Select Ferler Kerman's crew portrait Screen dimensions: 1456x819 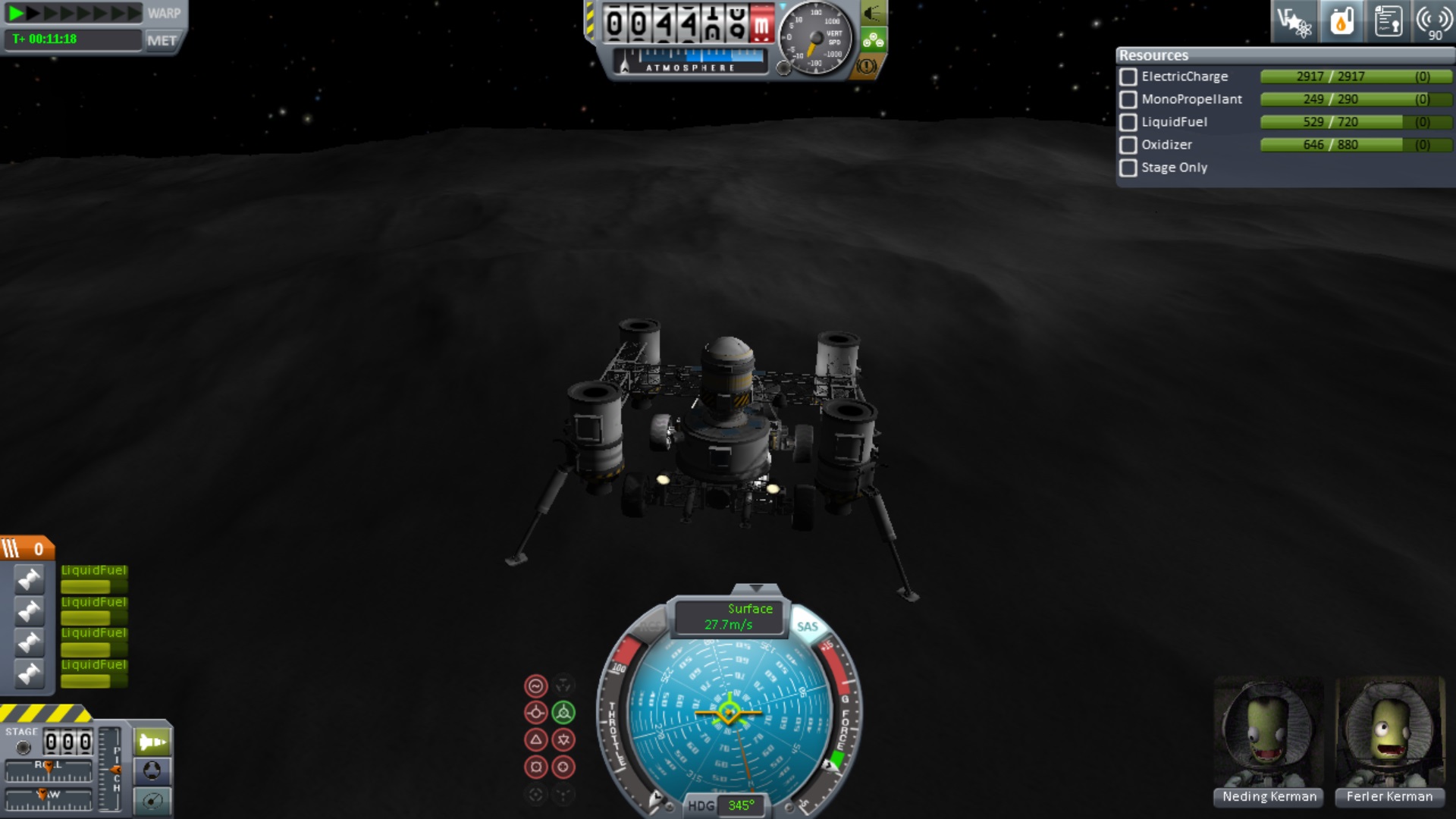coord(1389,734)
